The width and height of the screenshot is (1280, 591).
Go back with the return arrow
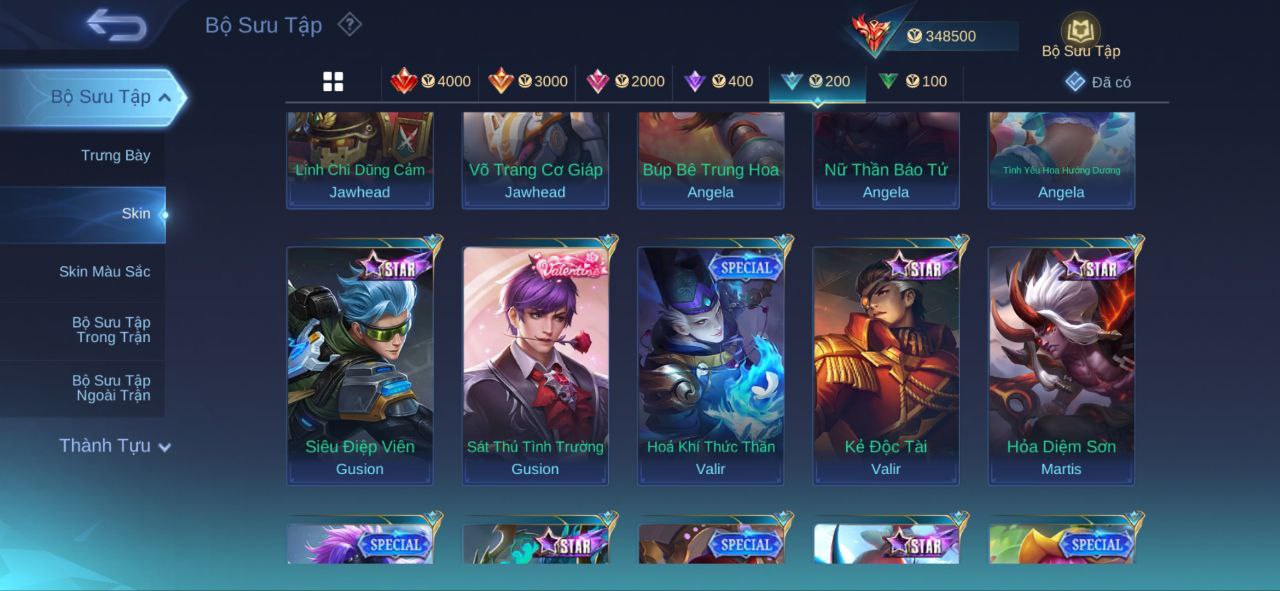(x=116, y=25)
